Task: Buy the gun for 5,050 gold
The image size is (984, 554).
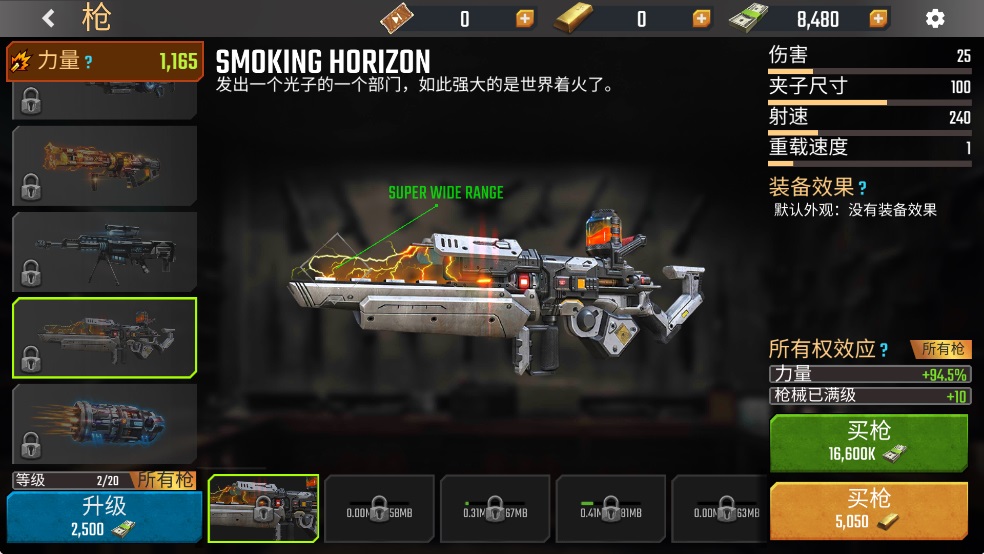Action: click(868, 509)
